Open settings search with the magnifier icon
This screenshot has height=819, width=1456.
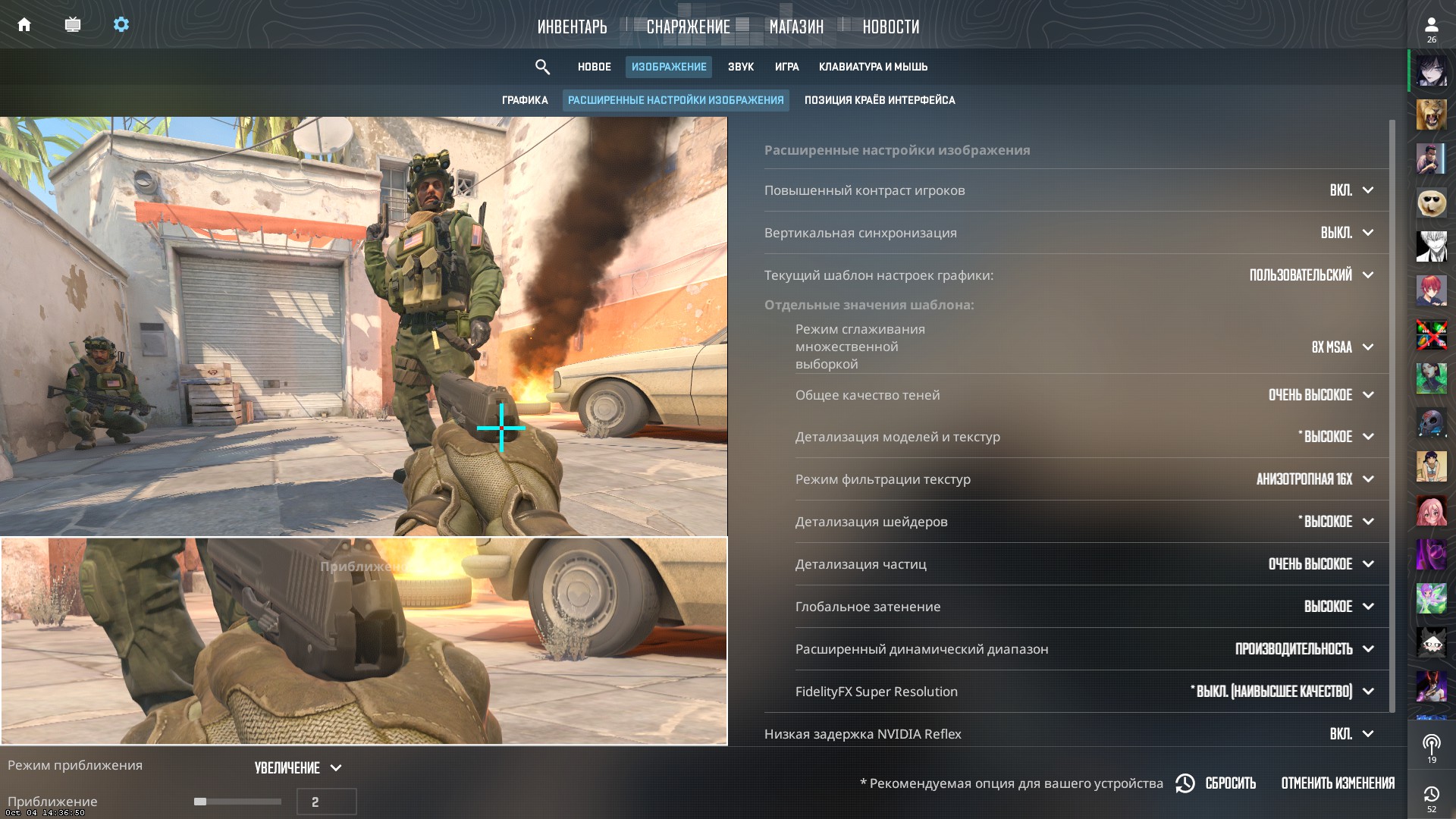pos(543,67)
